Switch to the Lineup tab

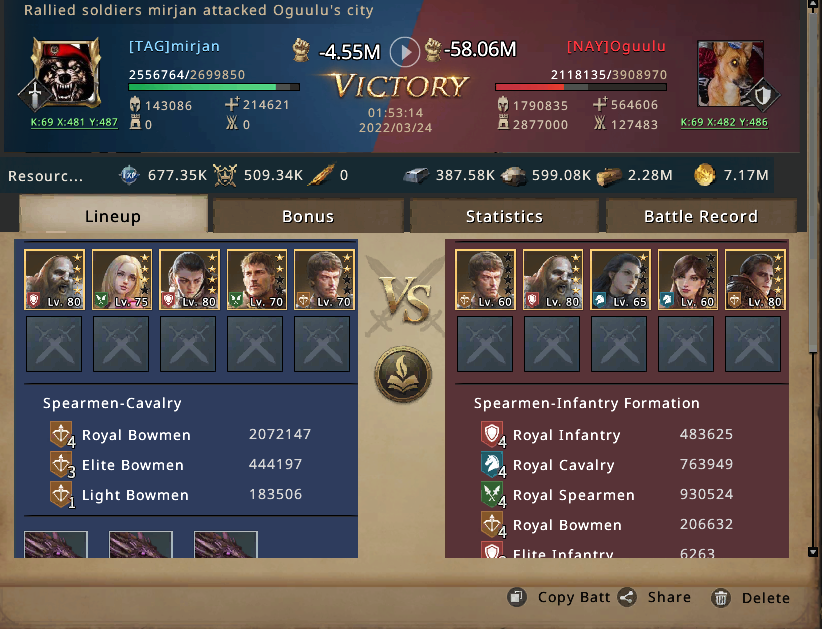coord(113,216)
